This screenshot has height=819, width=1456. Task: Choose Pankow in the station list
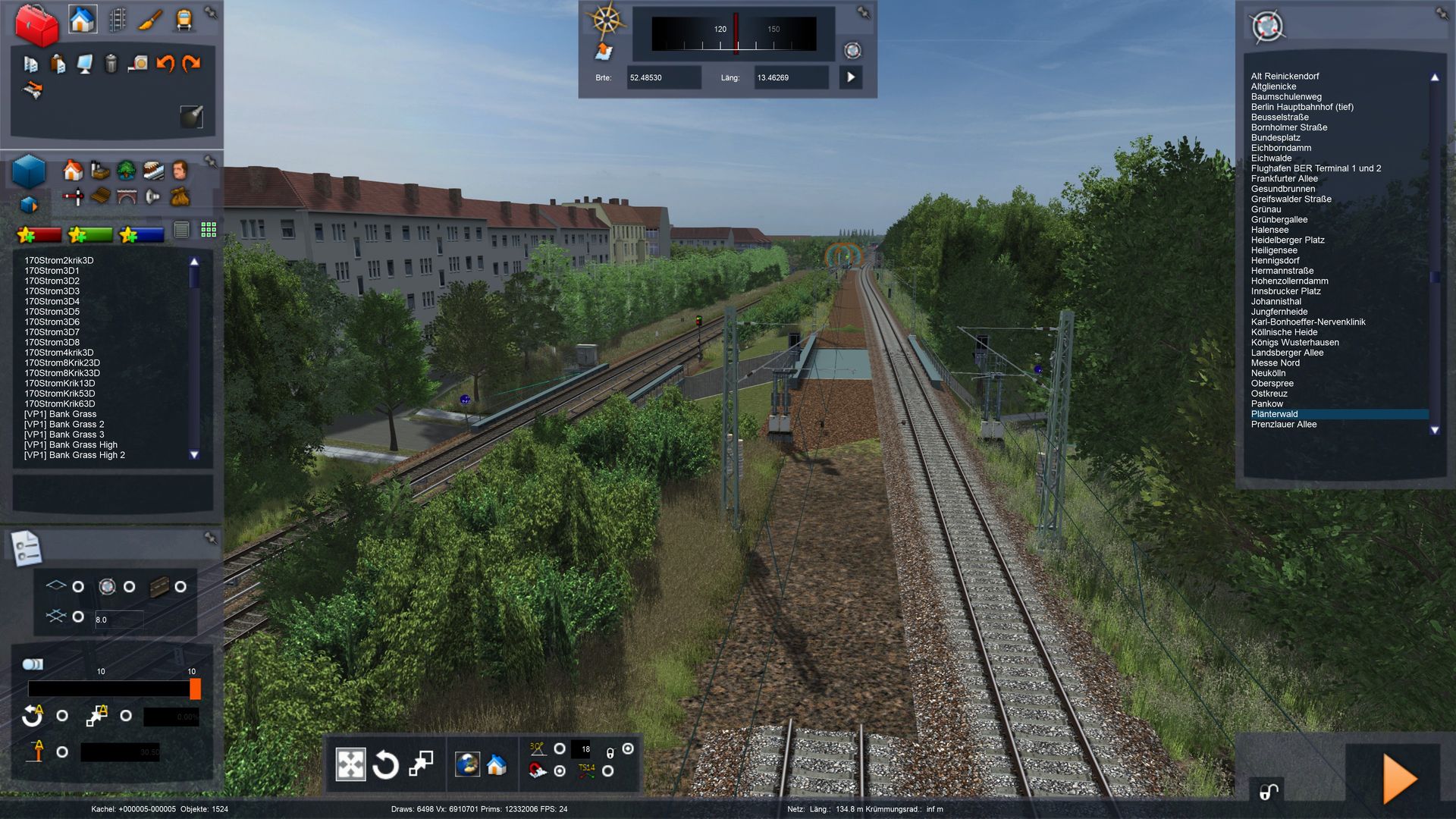point(1267,403)
